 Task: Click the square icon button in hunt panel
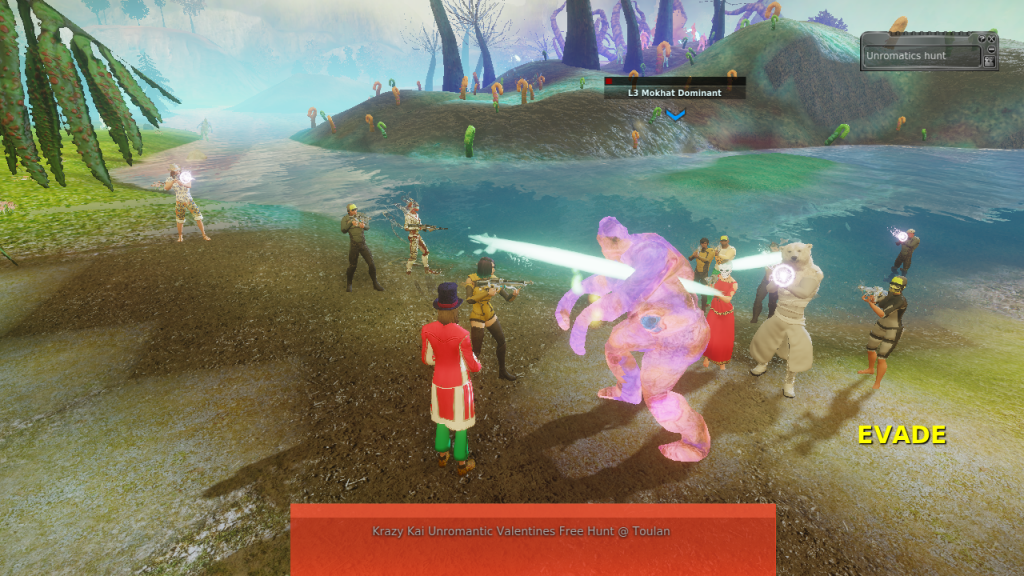click(x=989, y=61)
